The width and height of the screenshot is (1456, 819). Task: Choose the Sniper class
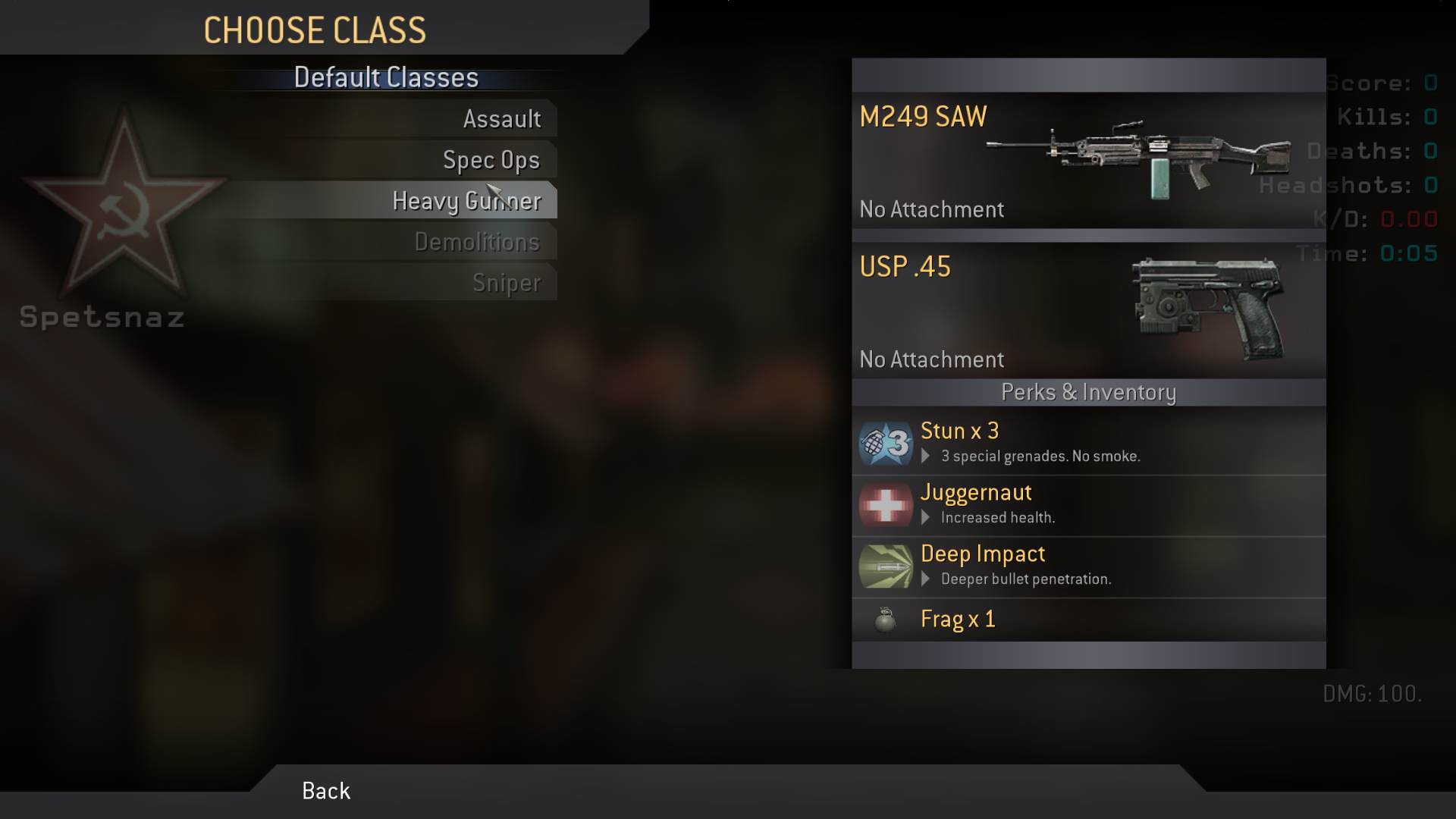pyautogui.click(x=506, y=283)
